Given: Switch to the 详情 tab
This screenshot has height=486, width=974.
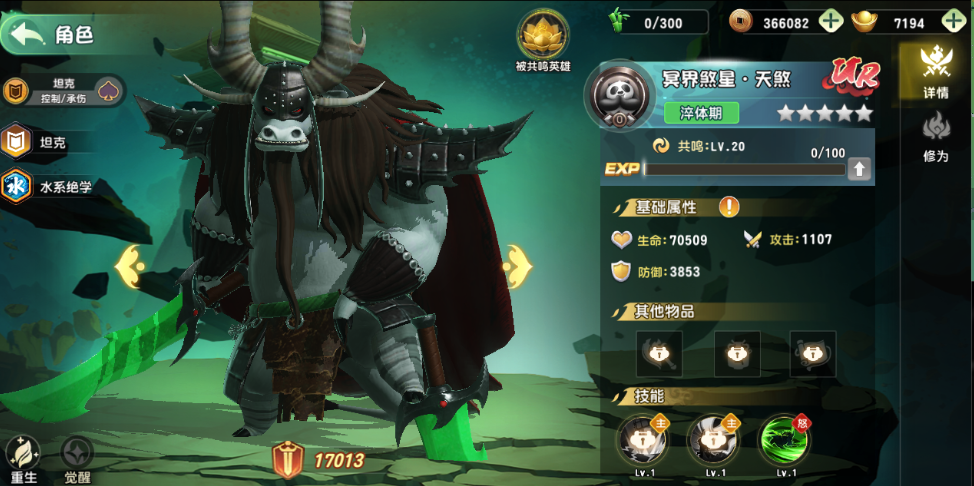Looking at the screenshot, I should pyautogui.click(x=936, y=72).
